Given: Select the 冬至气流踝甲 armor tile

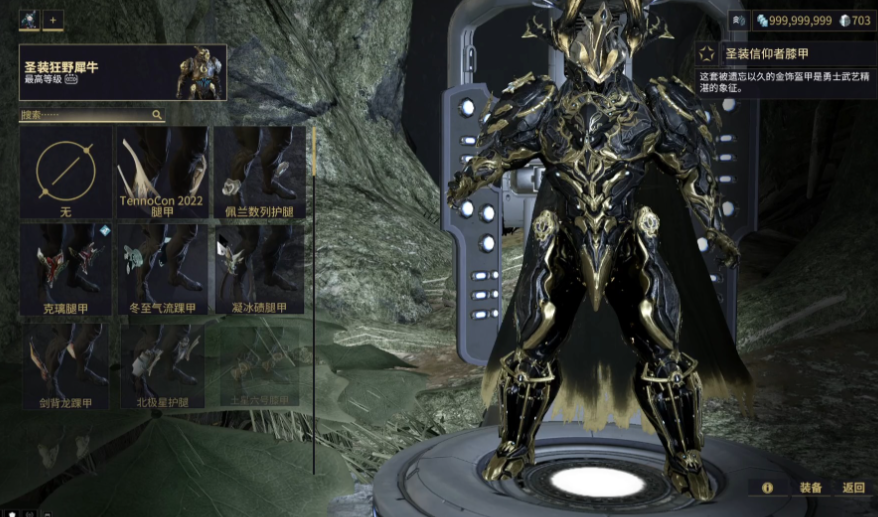Looking at the screenshot, I should click(162, 269).
